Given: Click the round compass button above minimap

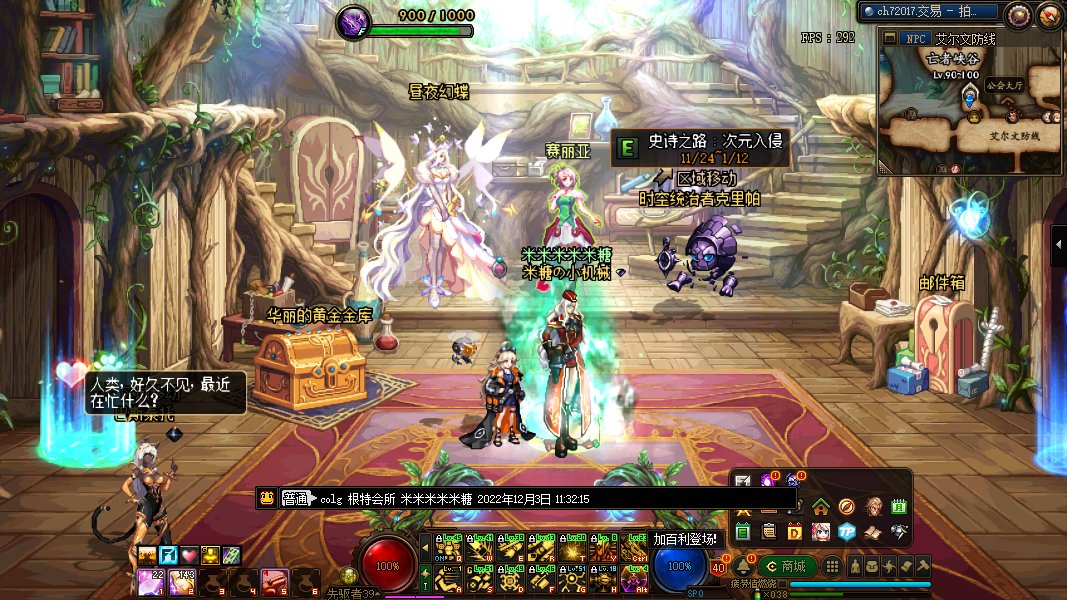Looking at the screenshot, I should pyautogui.click(x=1018, y=14).
